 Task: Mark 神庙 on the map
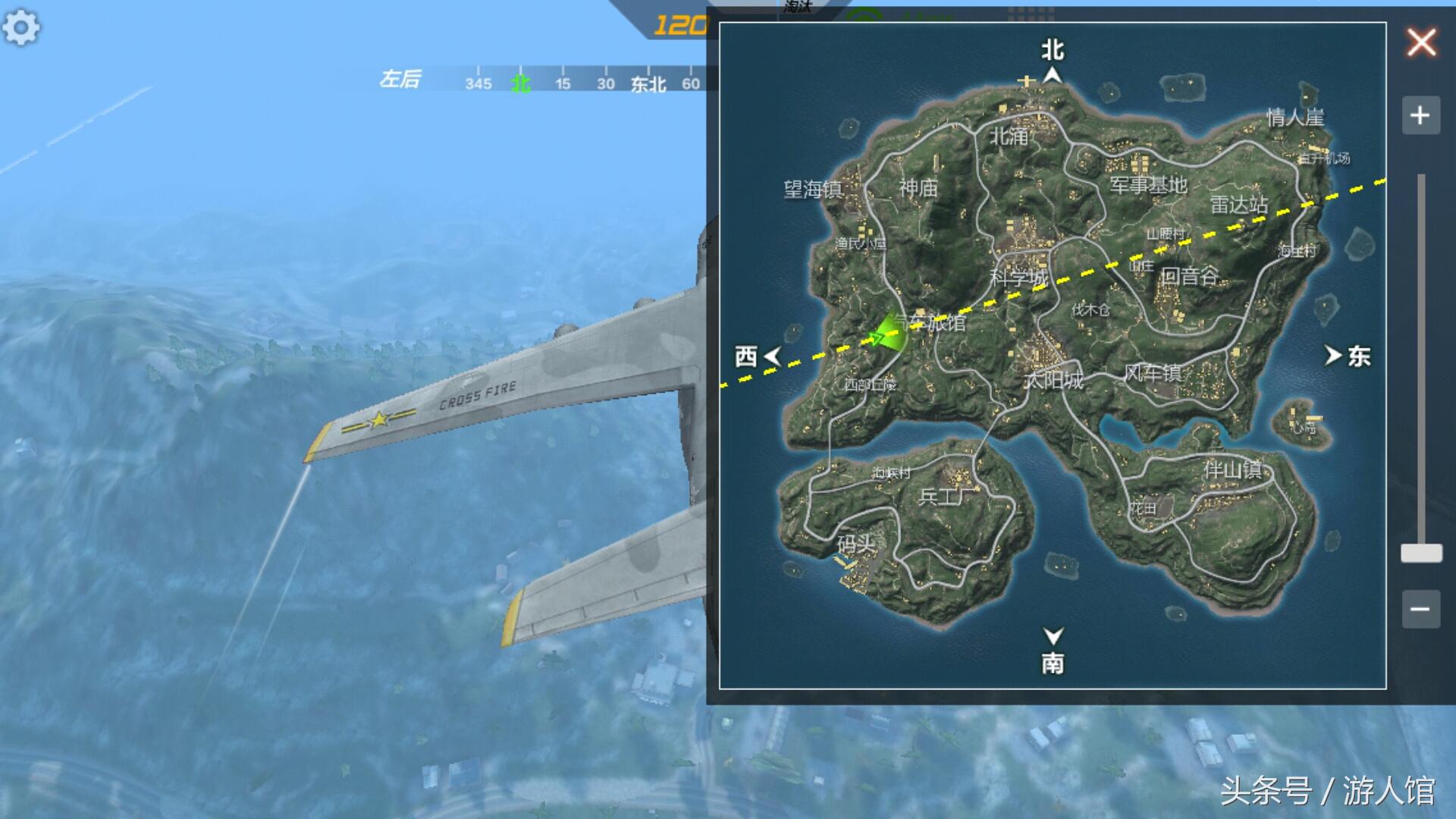click(x=918, y=188)
